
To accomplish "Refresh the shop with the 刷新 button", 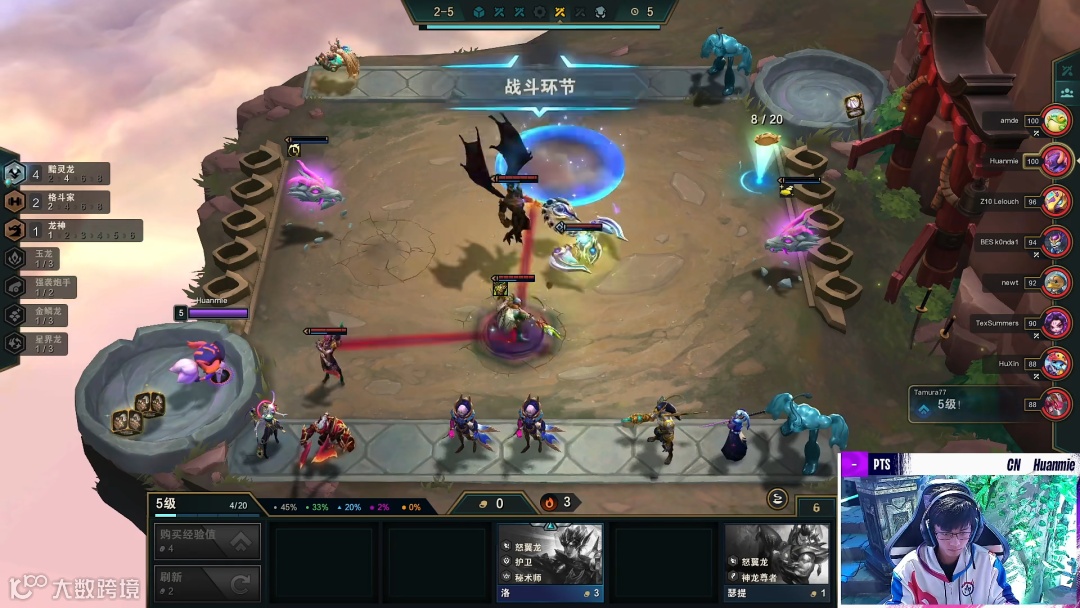I will (207, 583).
